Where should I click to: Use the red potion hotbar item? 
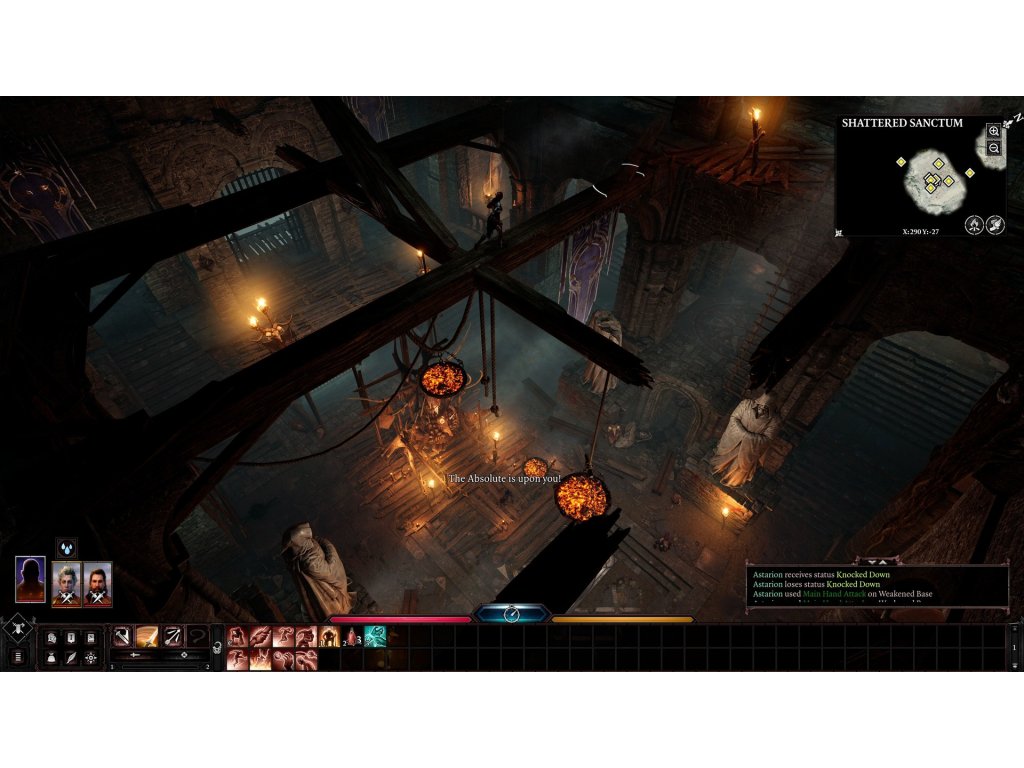tap(351, 637)
